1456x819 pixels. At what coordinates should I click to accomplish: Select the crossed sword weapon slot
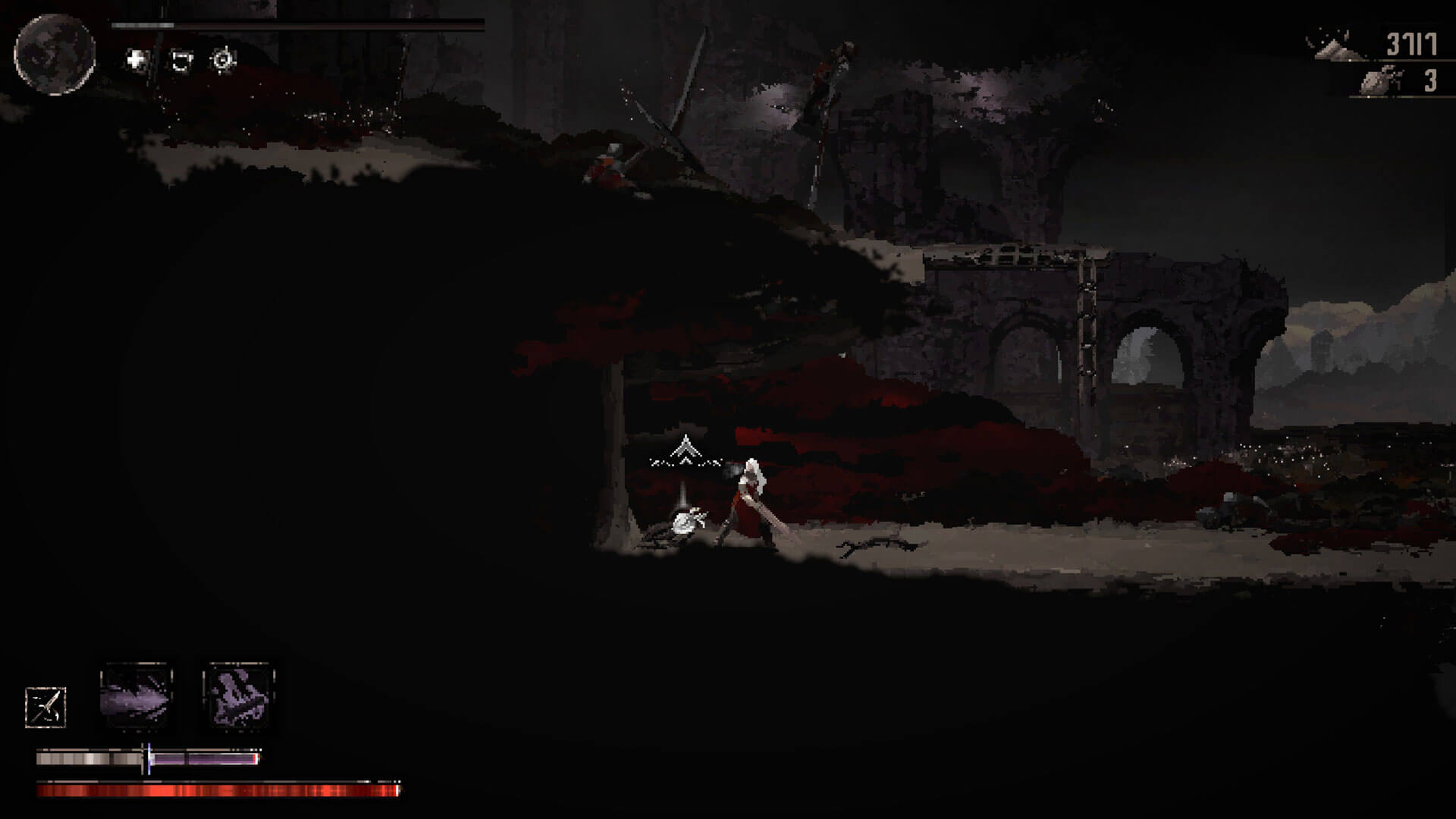click(x=45, y=708)
